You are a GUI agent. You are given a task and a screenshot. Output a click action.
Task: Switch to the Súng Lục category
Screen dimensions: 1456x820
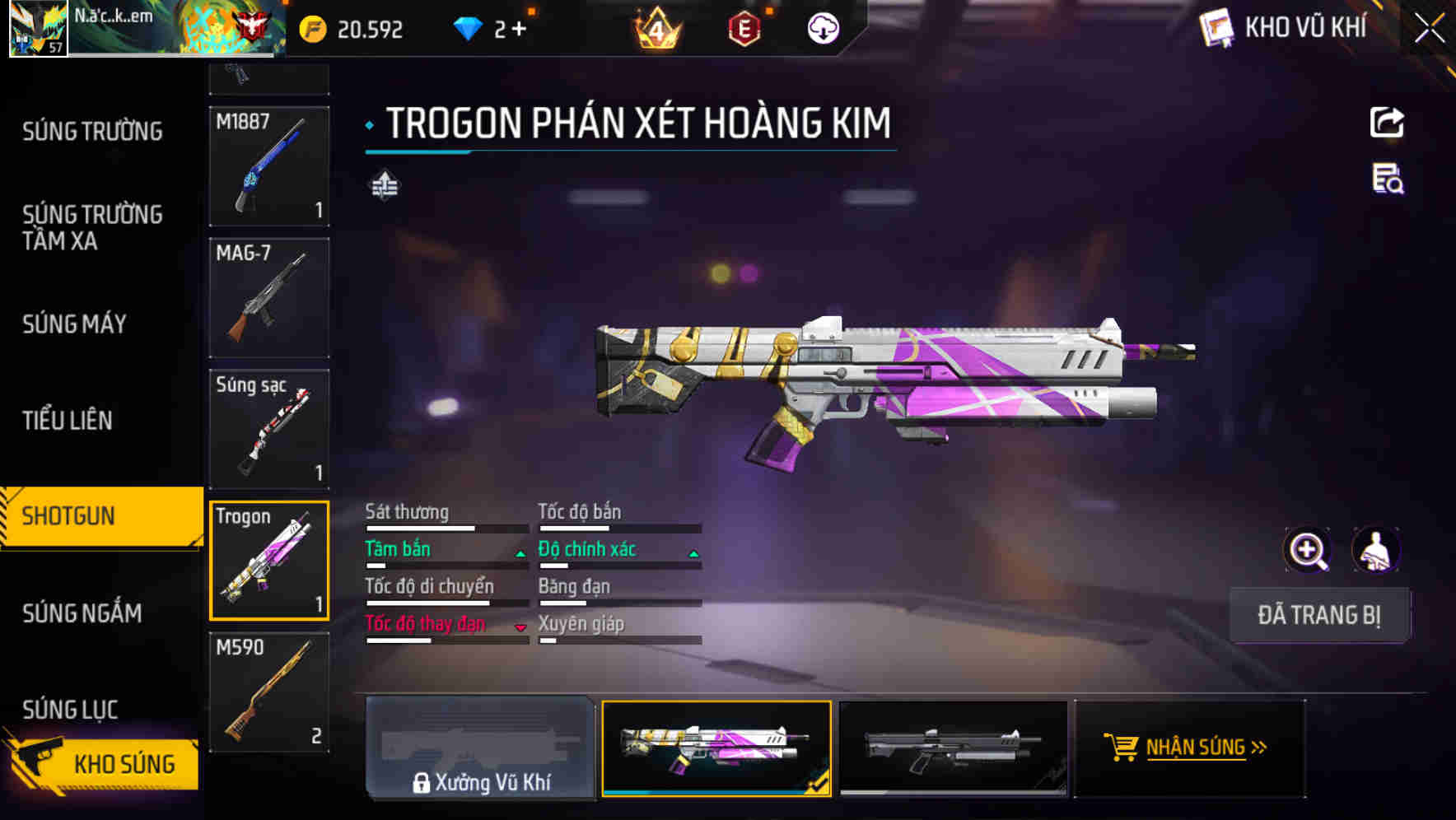70,709
